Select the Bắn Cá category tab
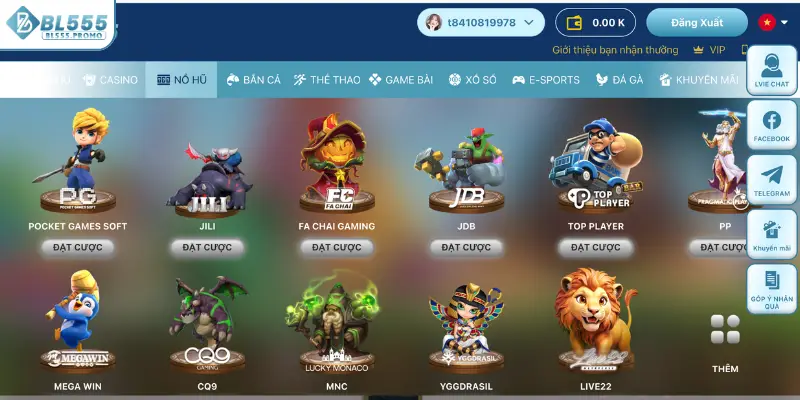This screenshot has width=800, height=400. pos(253,79)
